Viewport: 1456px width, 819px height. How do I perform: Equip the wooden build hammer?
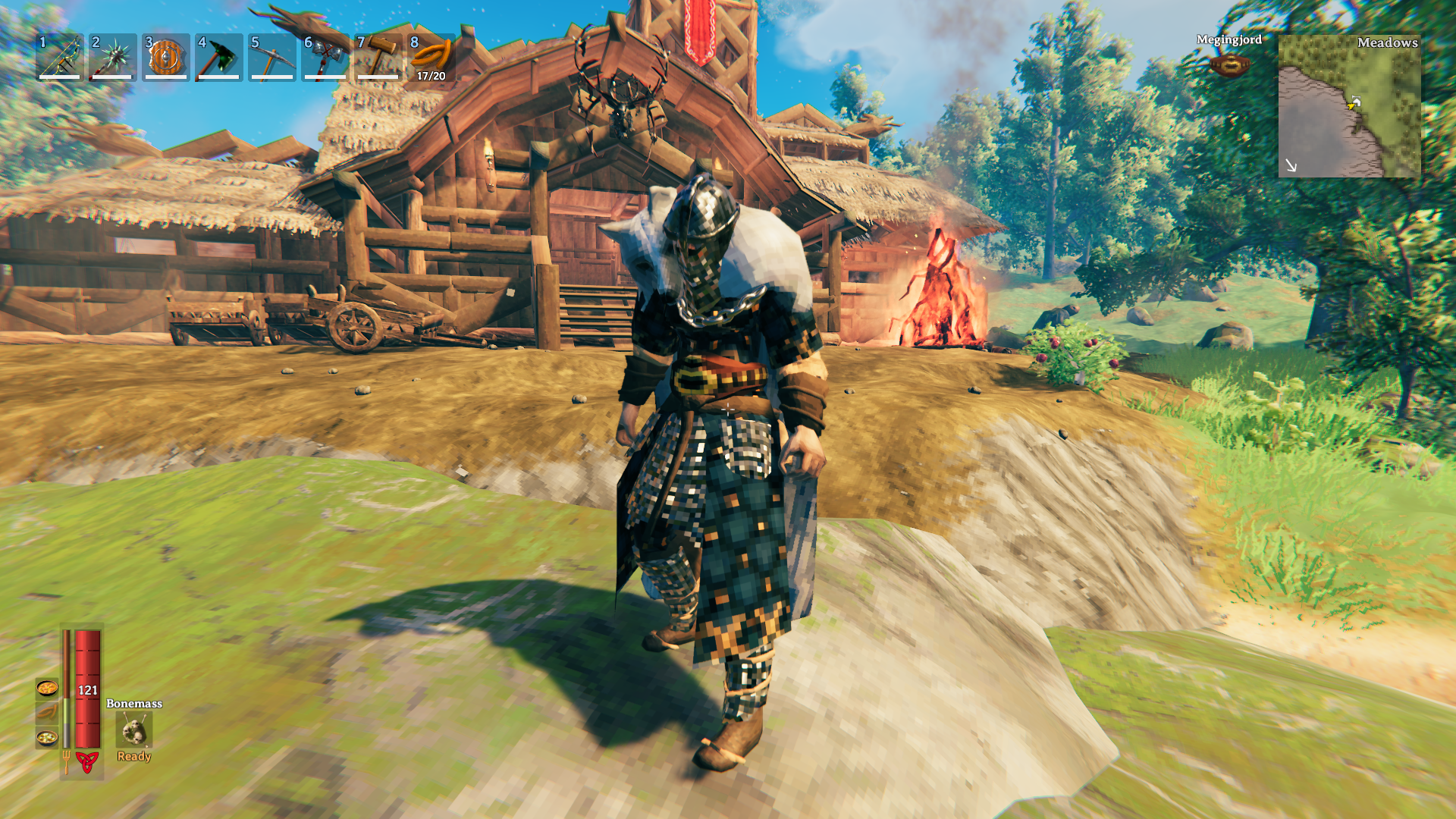[378, 57]
